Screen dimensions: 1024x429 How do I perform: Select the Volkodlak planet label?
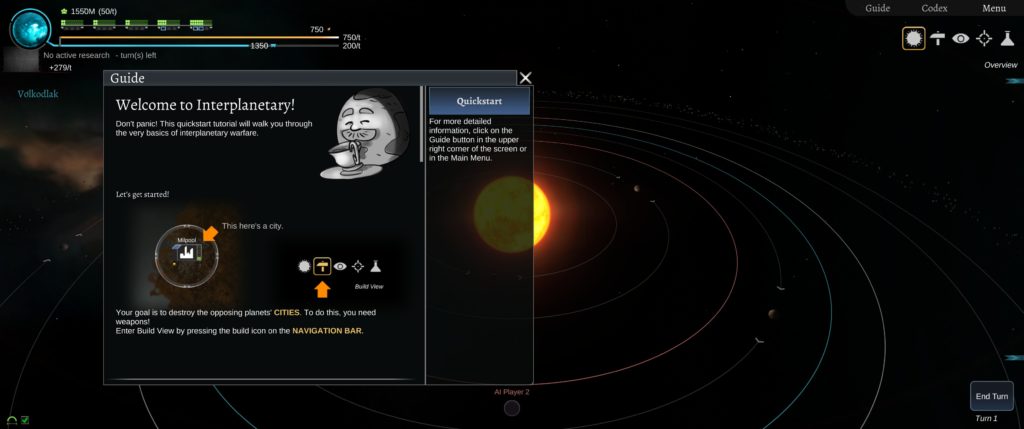pos(38,94)
